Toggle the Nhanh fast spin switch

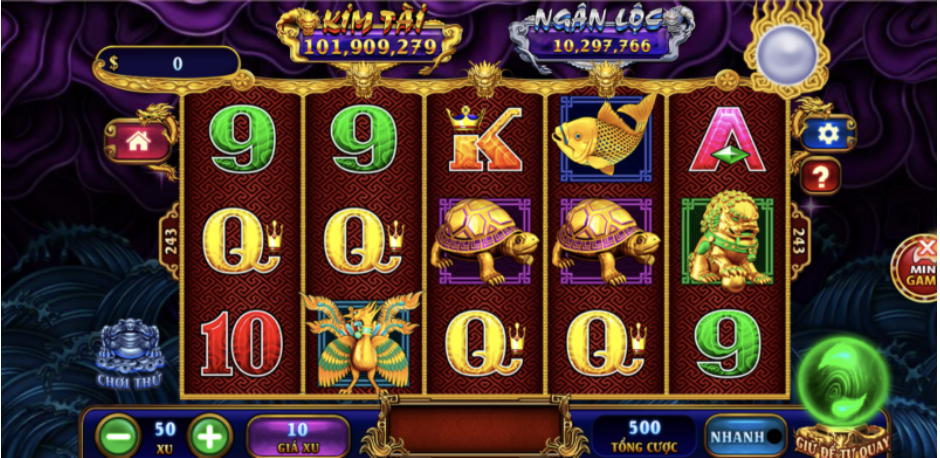746,436
